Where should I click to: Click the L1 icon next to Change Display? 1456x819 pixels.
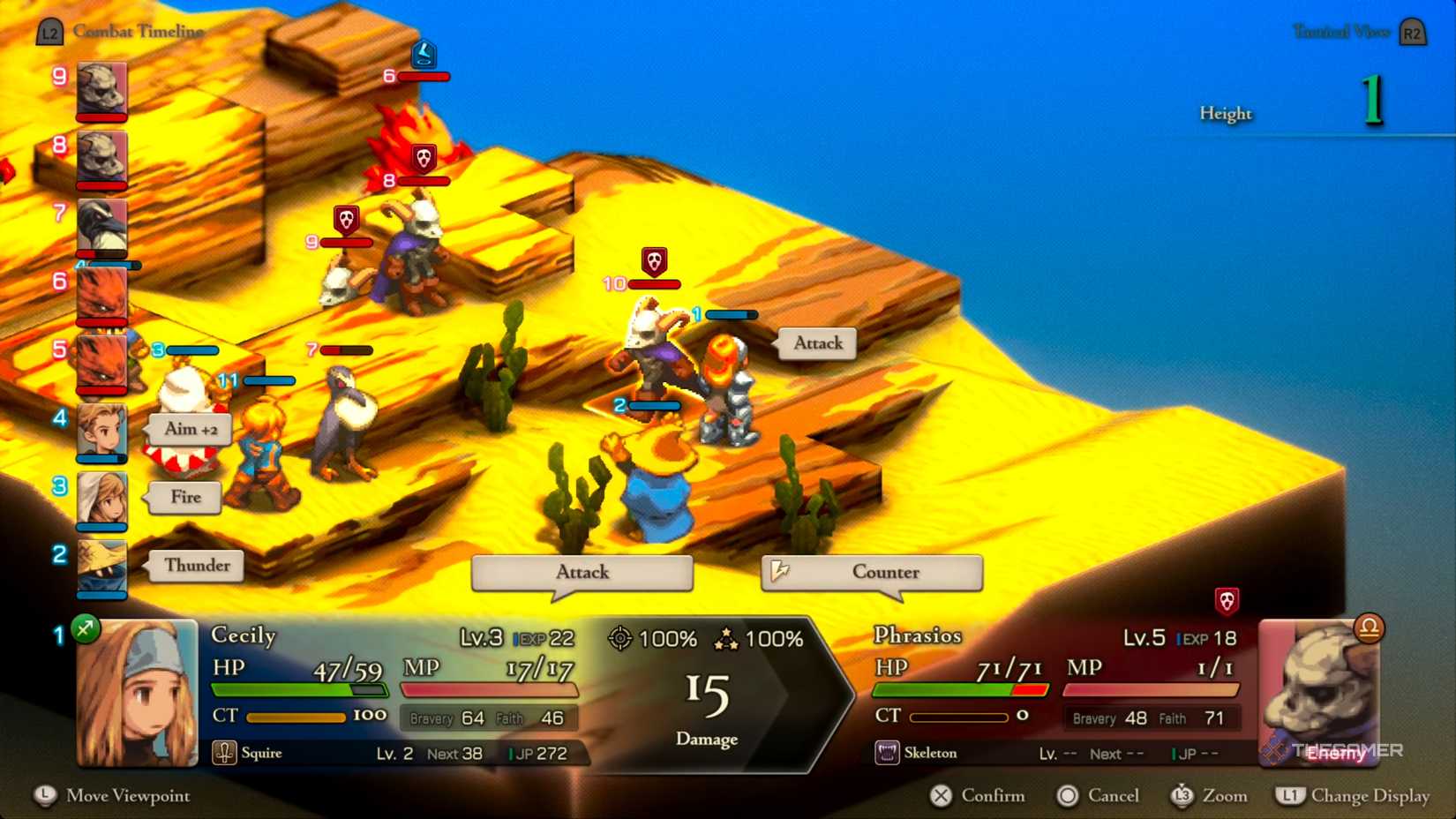click(1292, 796)
